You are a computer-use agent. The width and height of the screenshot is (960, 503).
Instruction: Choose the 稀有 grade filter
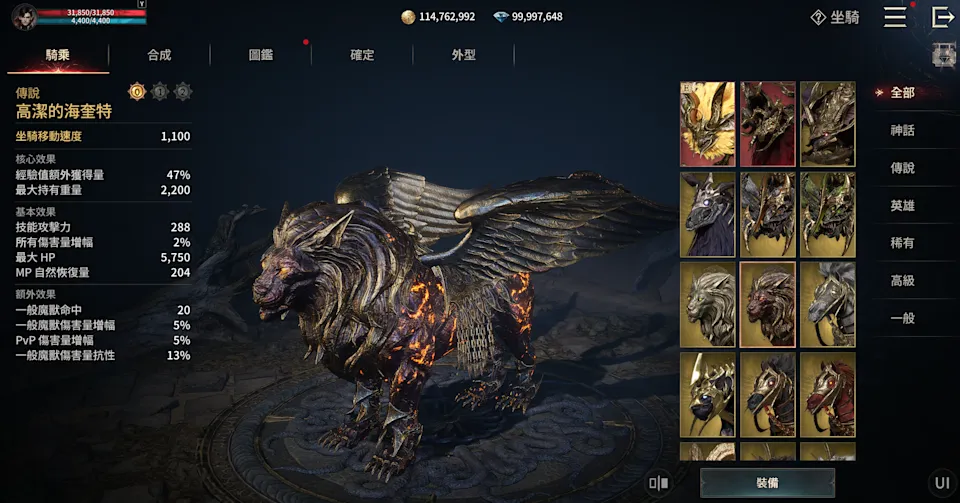pos(902,243)
